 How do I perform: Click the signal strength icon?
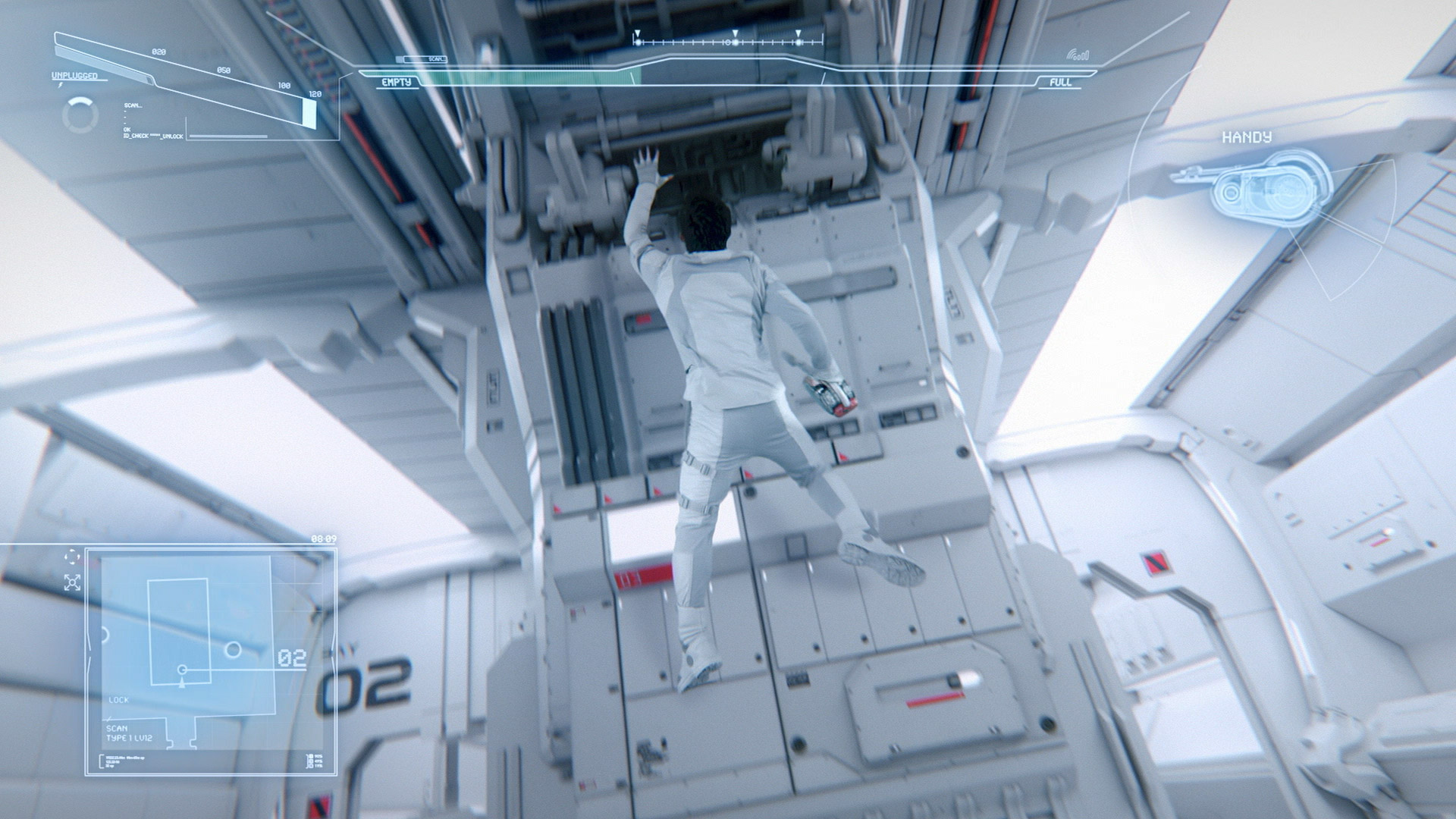coord(1078,55)
